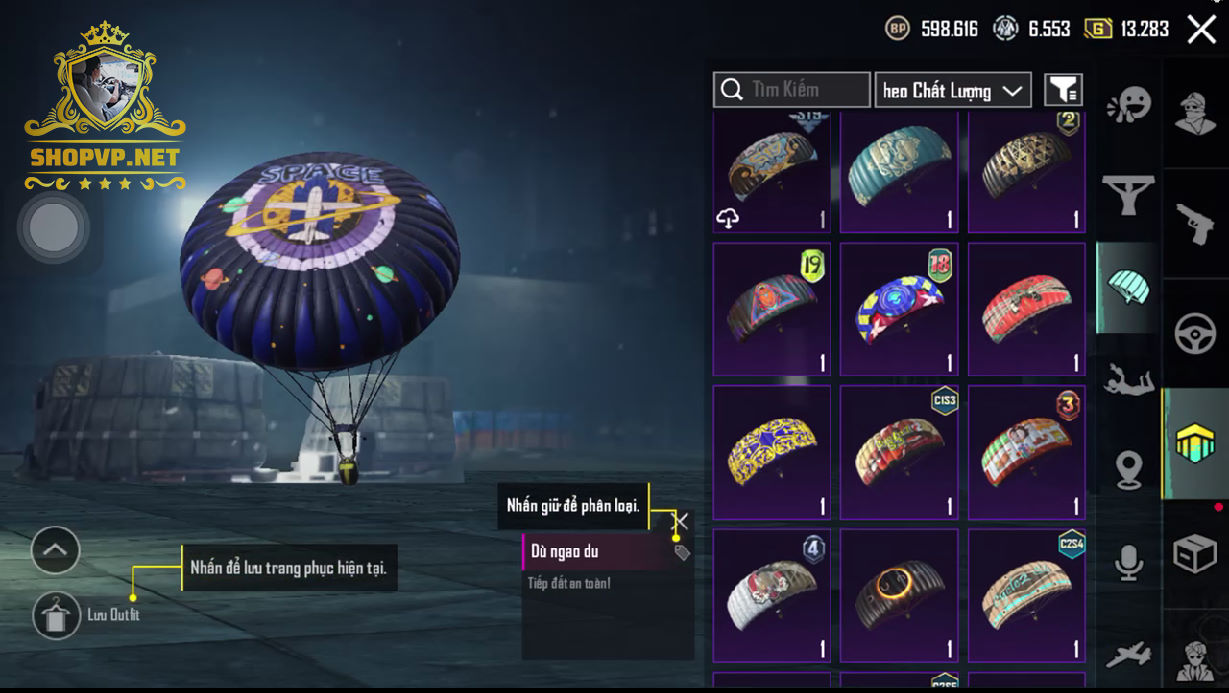Switch to the emote face category
Image resolution: width=1229 pixels, height=693 pixels.
pyautogui.click(x=1129, y=104)
